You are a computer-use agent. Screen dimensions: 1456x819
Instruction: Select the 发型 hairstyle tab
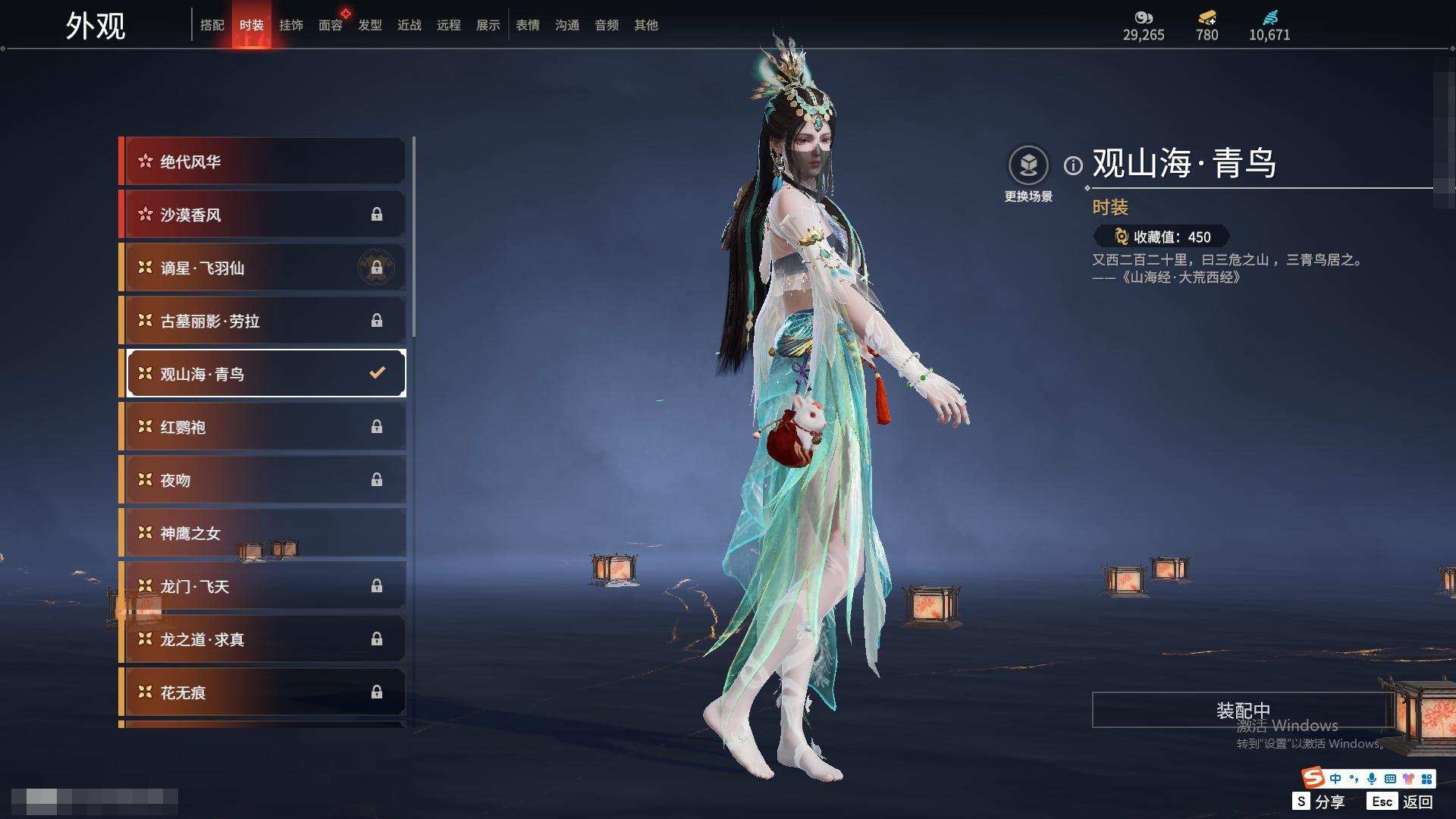pos(369,25)
